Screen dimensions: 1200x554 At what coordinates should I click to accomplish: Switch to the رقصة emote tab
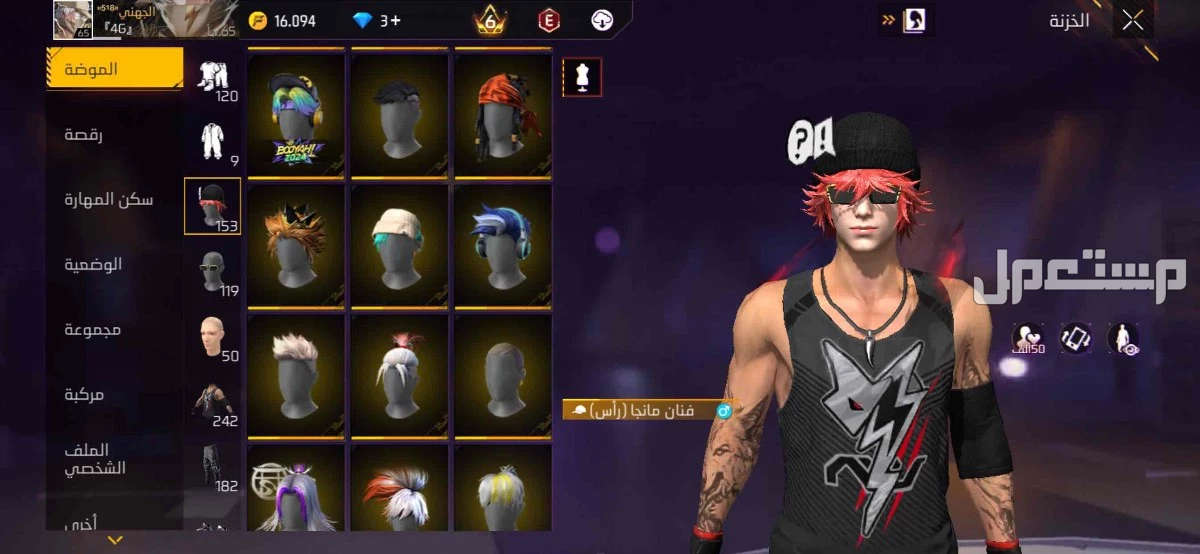[x=84, y=134]
